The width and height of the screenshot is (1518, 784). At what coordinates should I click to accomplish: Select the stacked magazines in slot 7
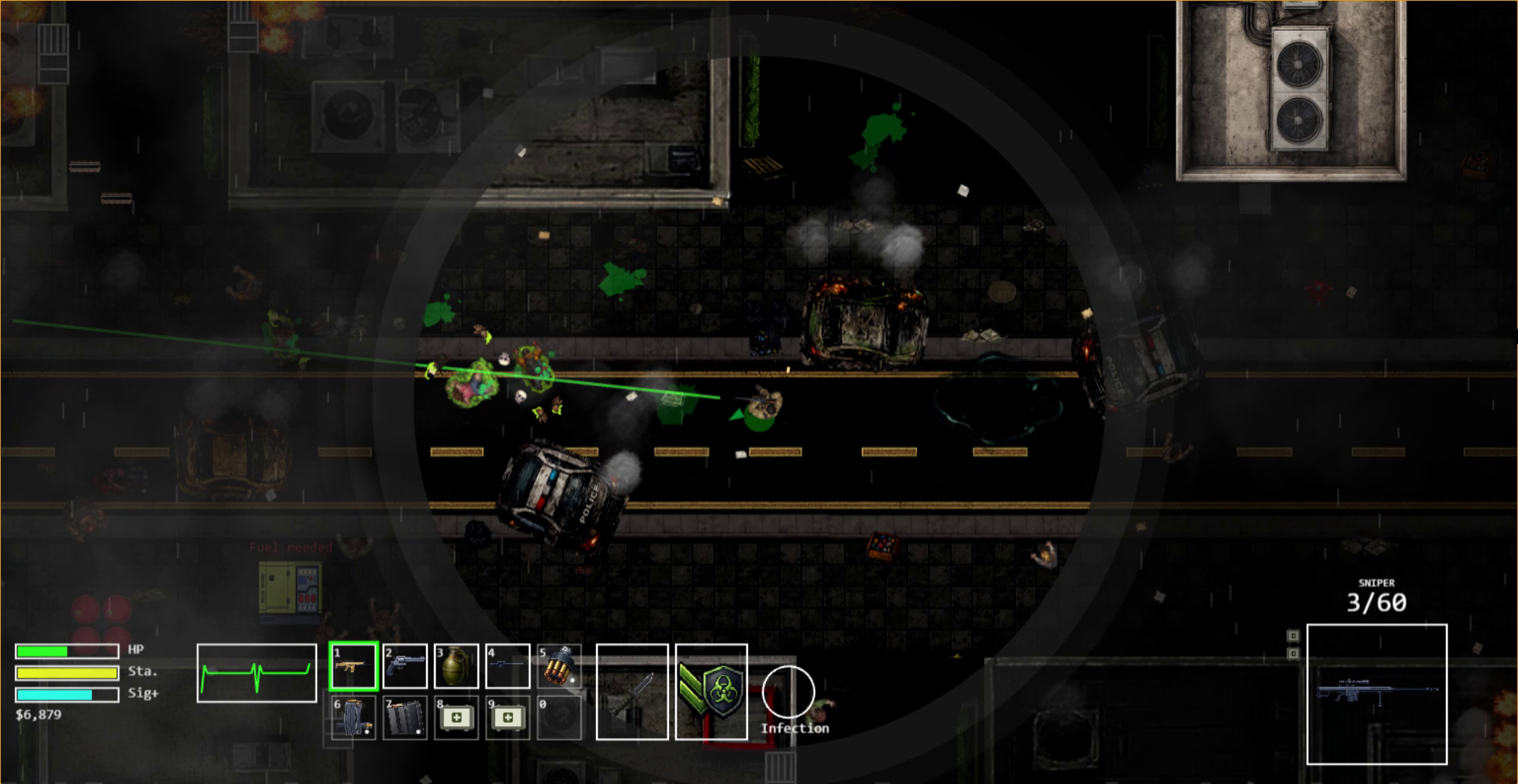(x=405, y=718)
